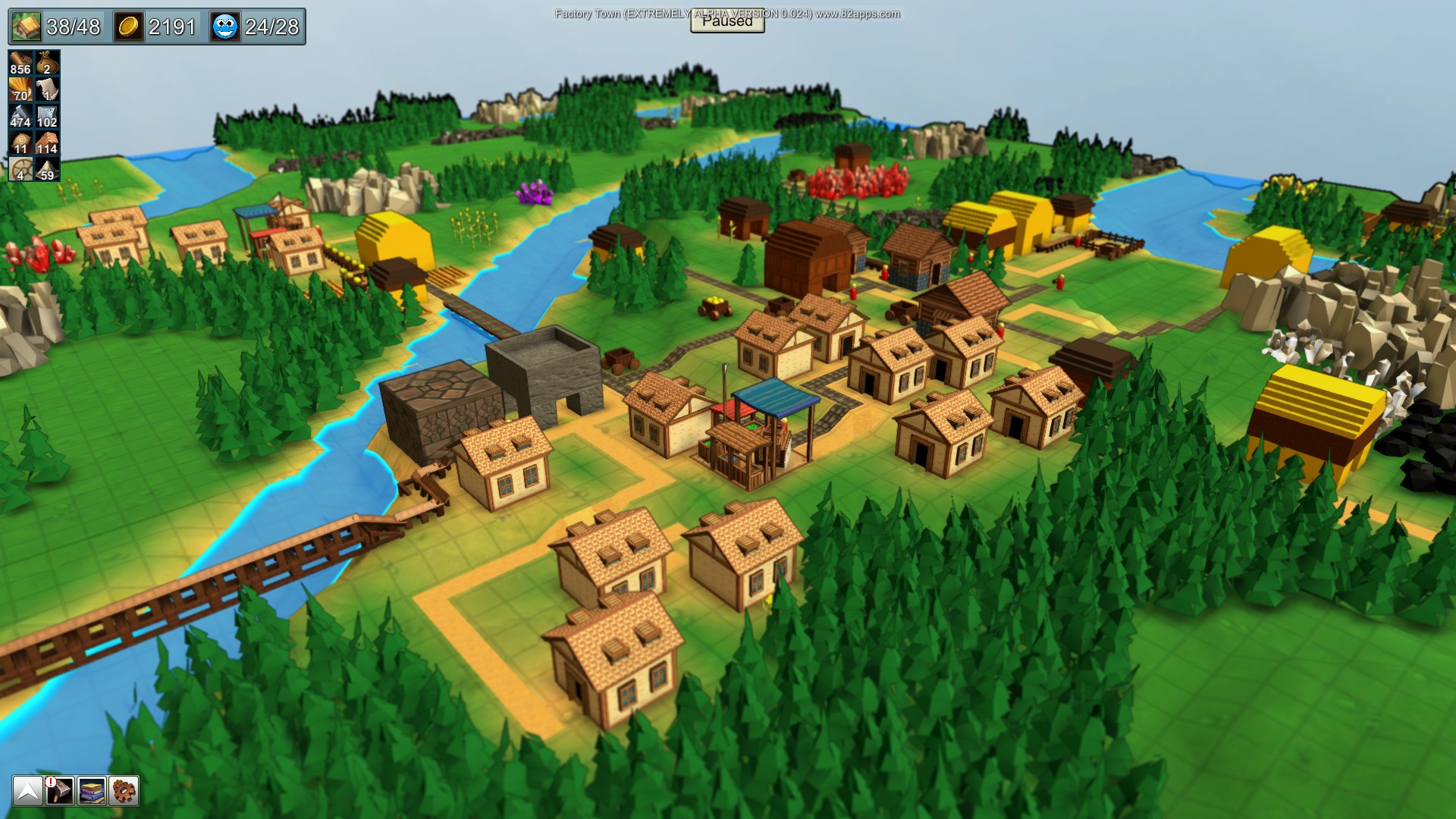1456x819 pixels.
Task: Open the www.82apps.com website link
Action: point(858,12)
